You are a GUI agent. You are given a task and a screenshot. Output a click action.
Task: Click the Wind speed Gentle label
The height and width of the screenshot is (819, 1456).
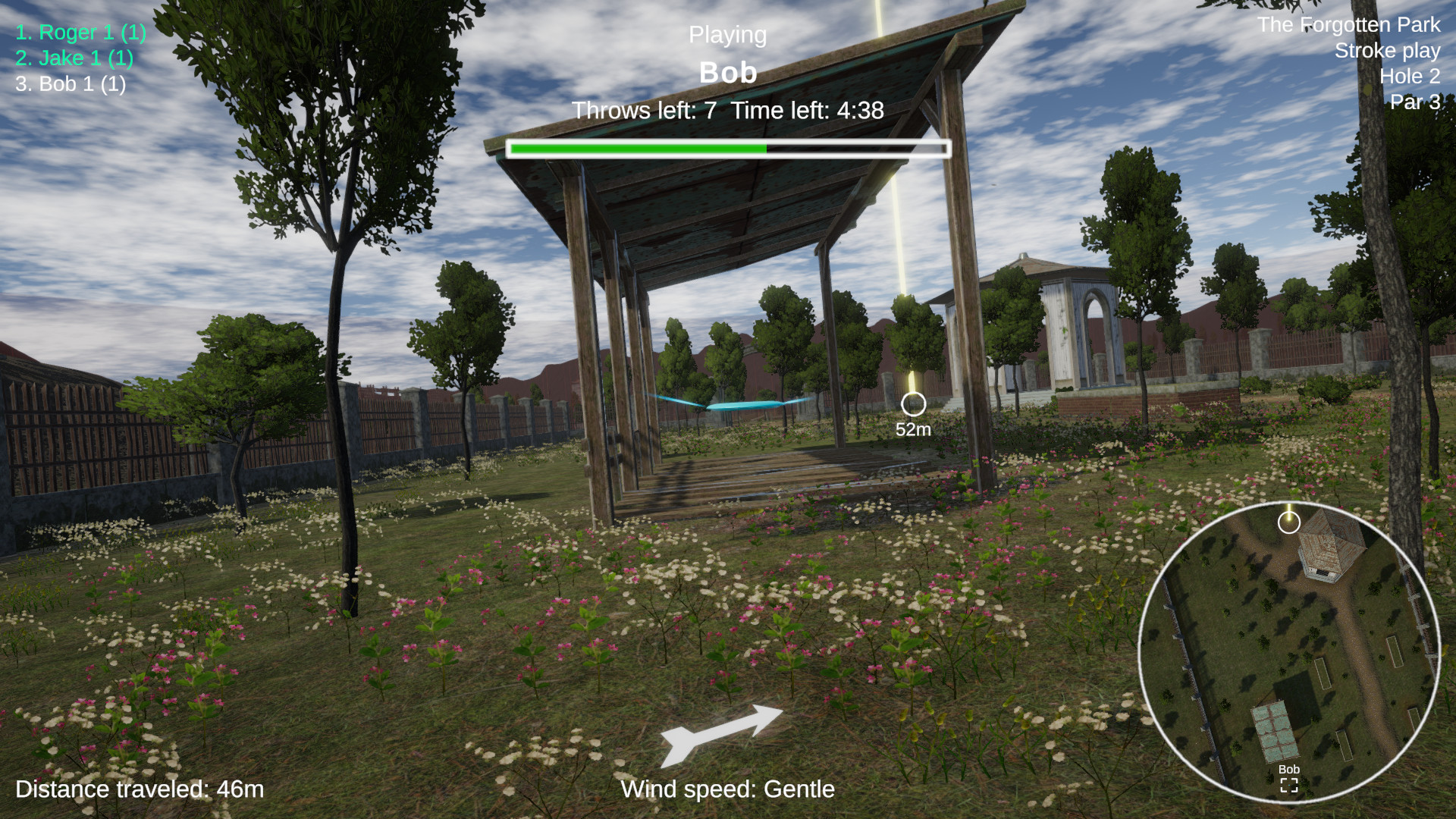point(726,789)
